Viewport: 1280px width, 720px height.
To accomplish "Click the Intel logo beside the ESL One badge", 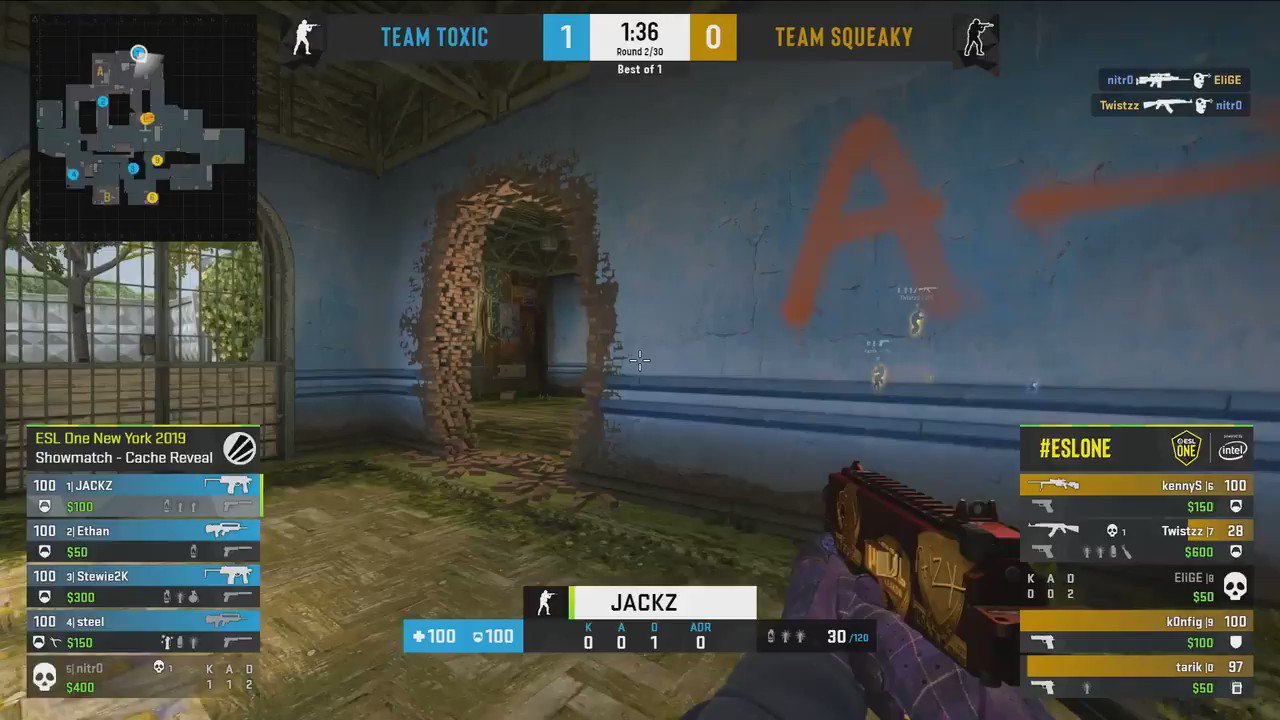I will pyautogui.click(x=1232, y=449).
